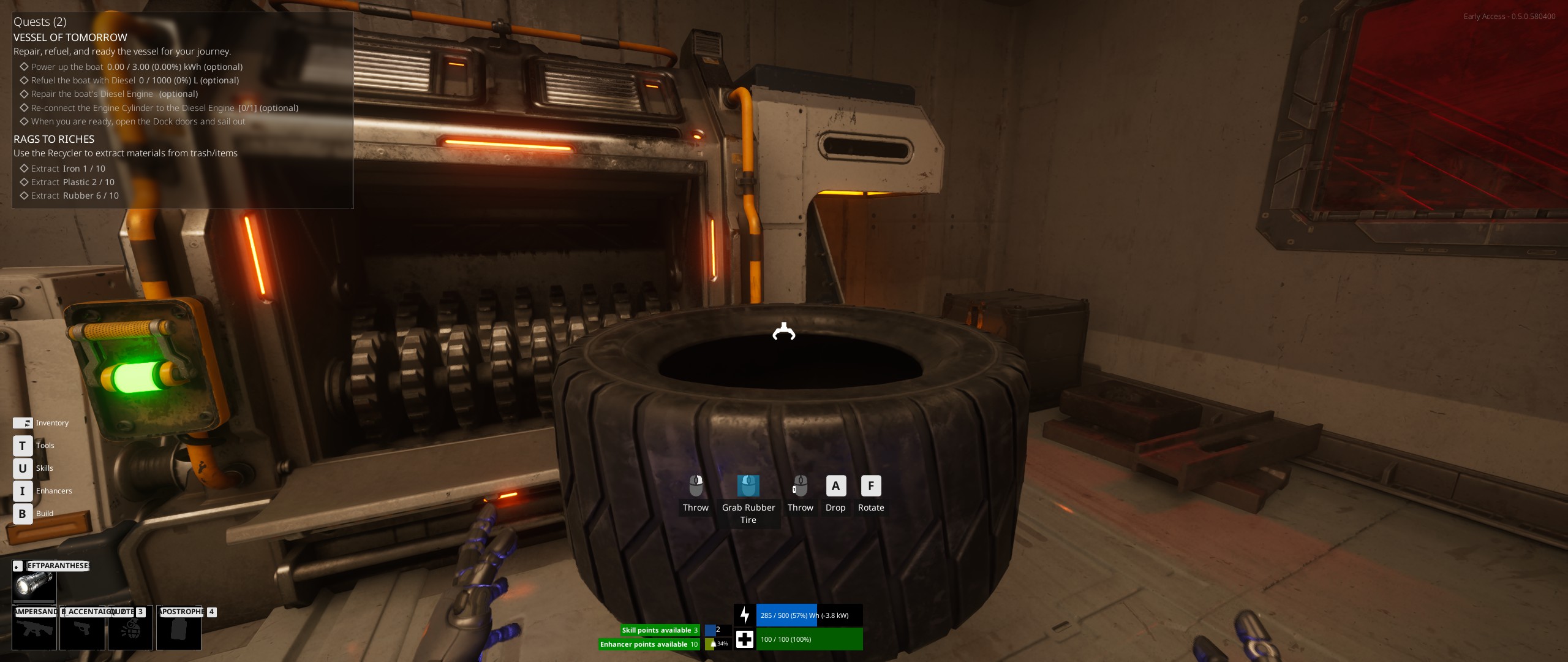1568x662 pixels.
Task: Click the Enhancer points available notice
Action: pyautogui.click(x=649, y=644)
